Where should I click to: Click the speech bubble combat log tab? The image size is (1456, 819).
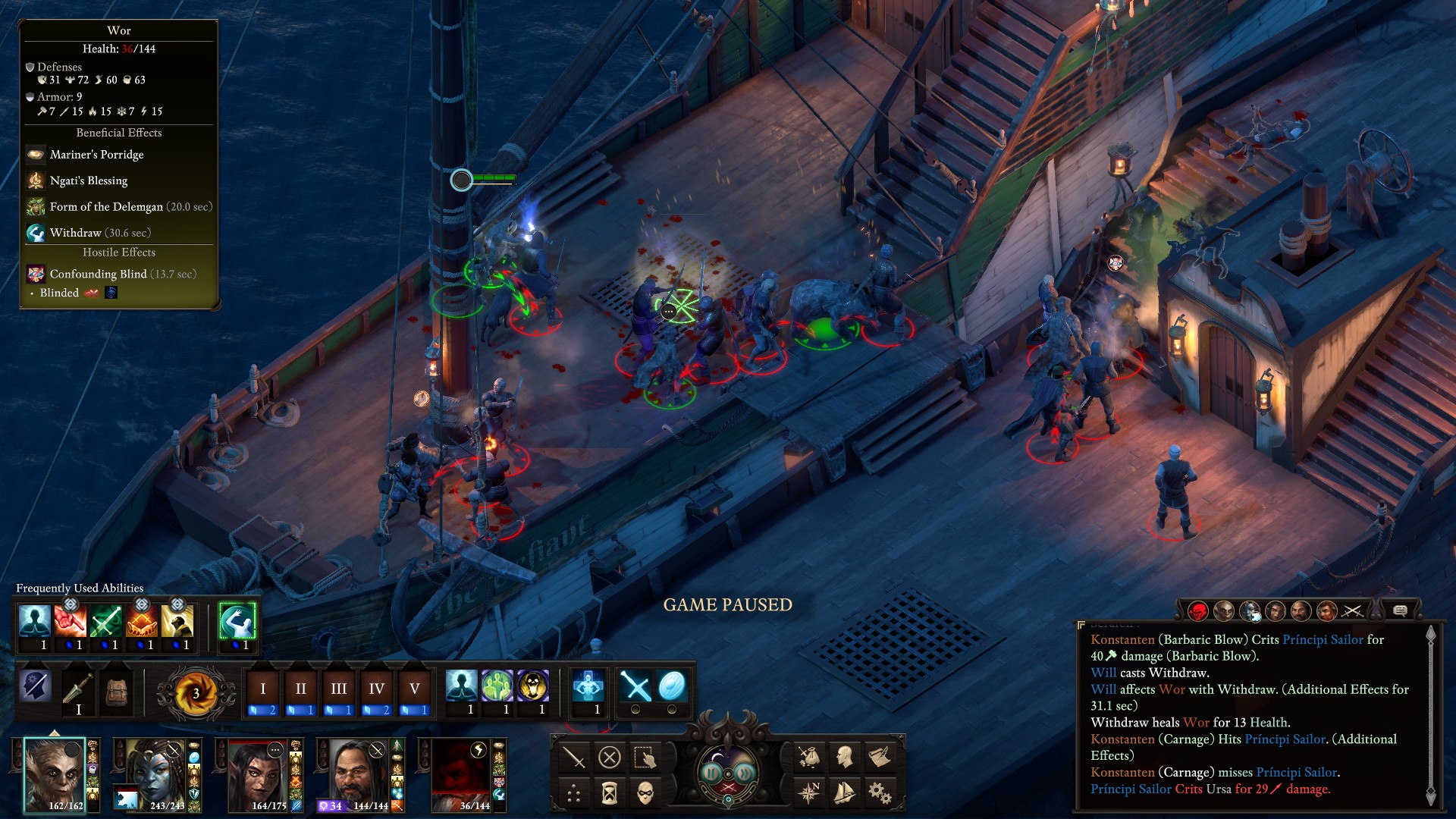pyautogui.click(x=1400, y=610)
